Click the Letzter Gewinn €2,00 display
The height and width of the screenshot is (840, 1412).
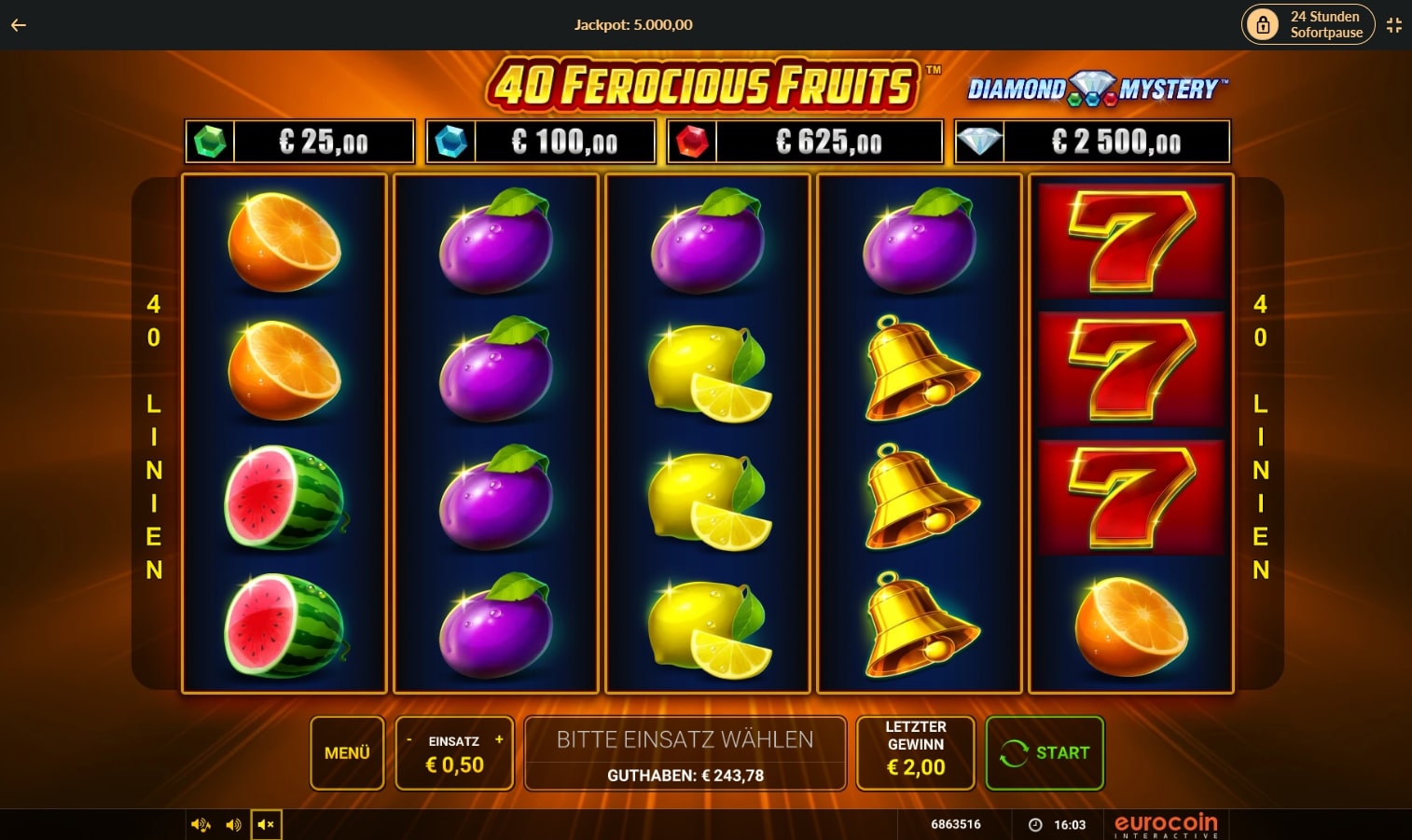(x=915, y=752)
